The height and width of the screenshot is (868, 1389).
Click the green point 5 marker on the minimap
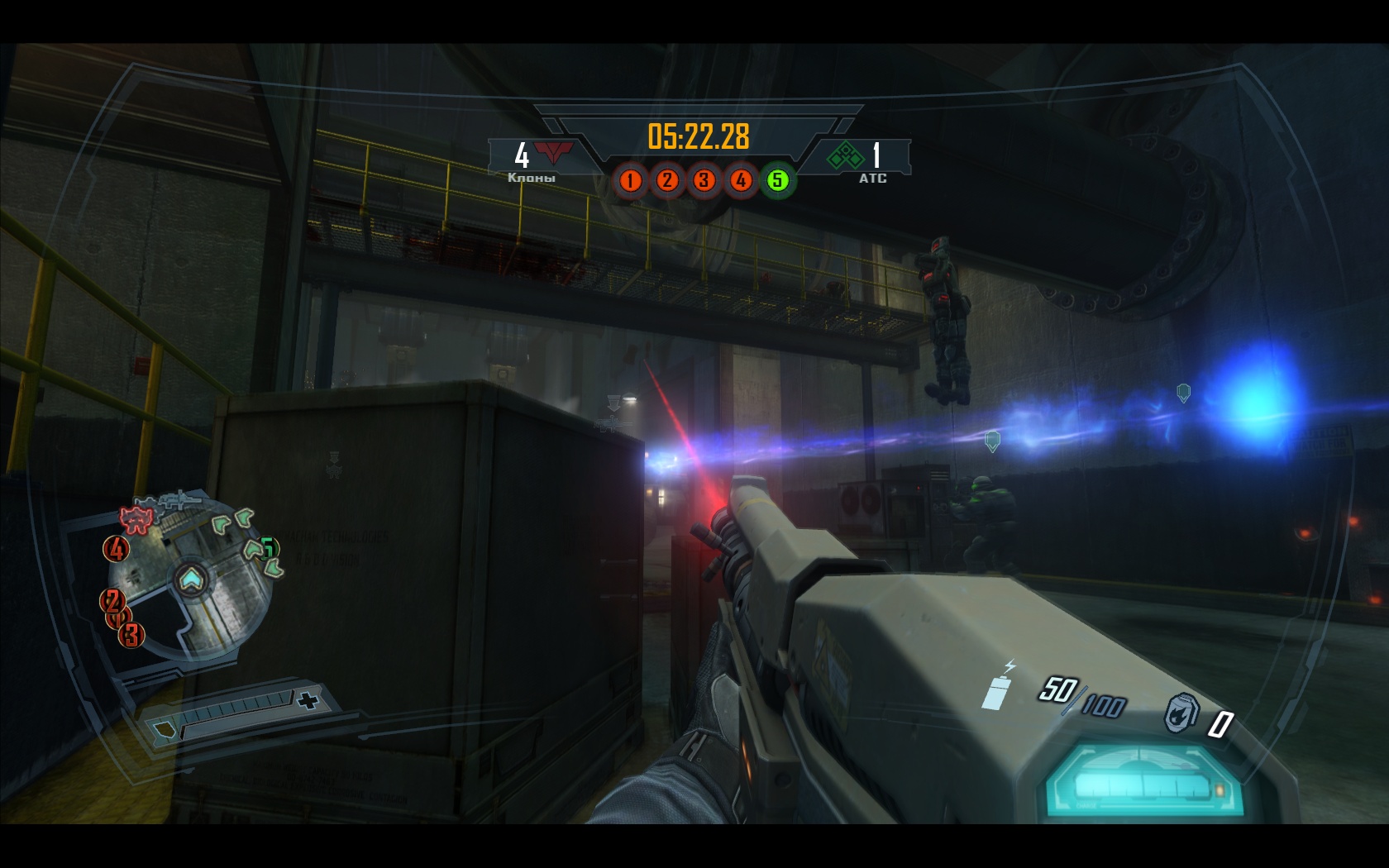point(267,547)
